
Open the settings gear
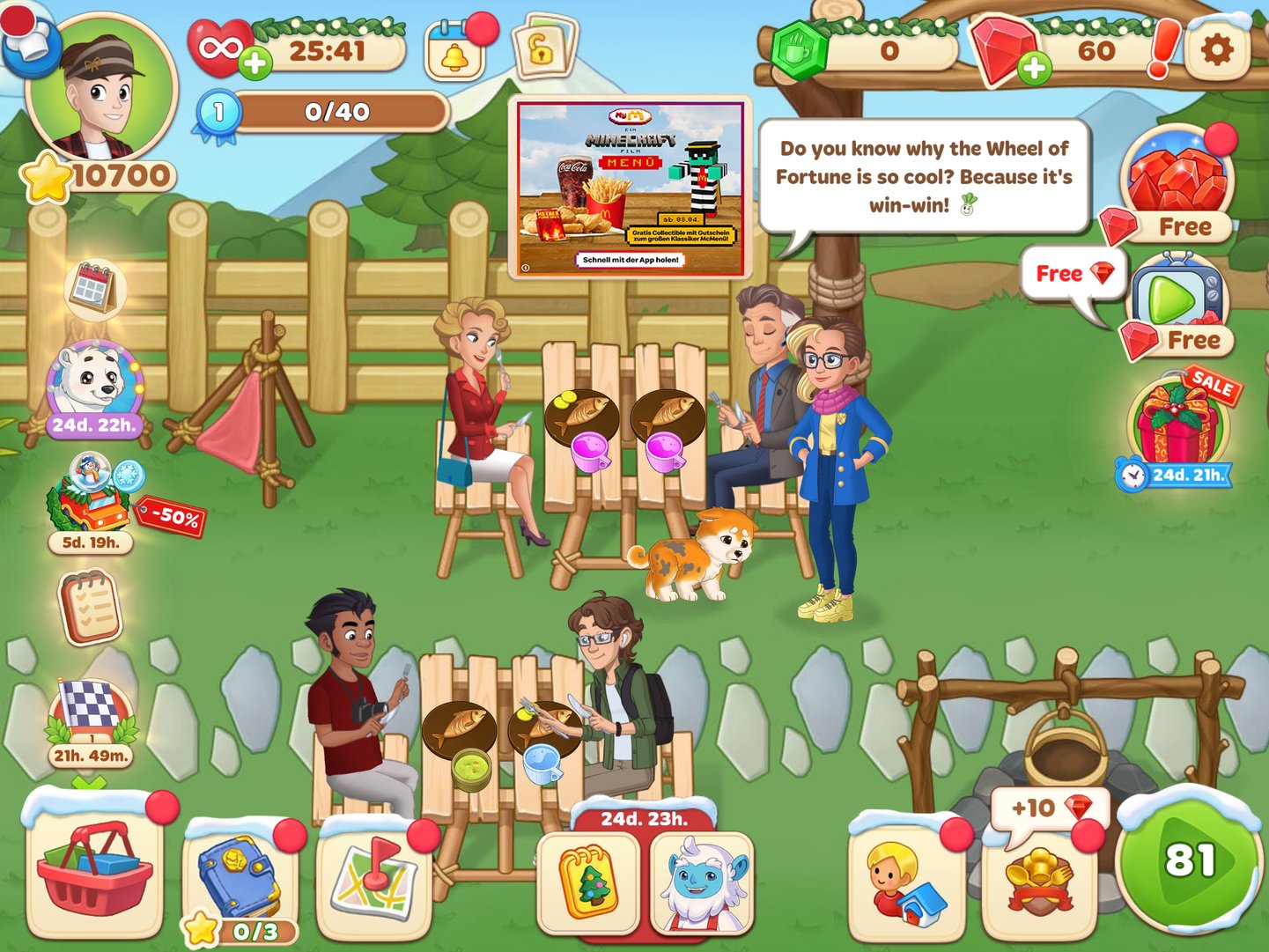1219,50
